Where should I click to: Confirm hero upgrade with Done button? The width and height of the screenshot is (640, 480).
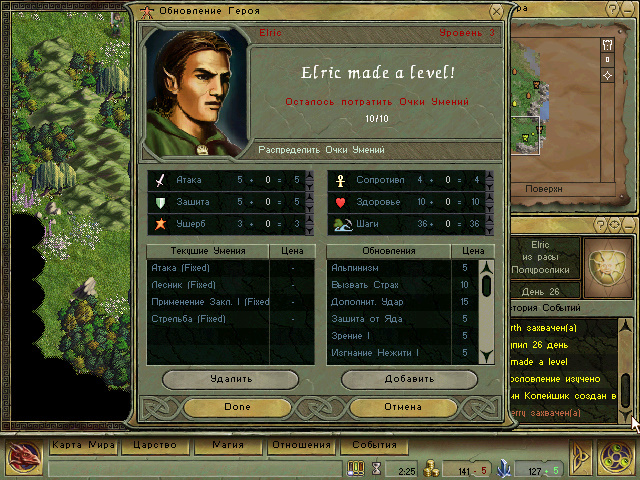(x=237, y=407)
